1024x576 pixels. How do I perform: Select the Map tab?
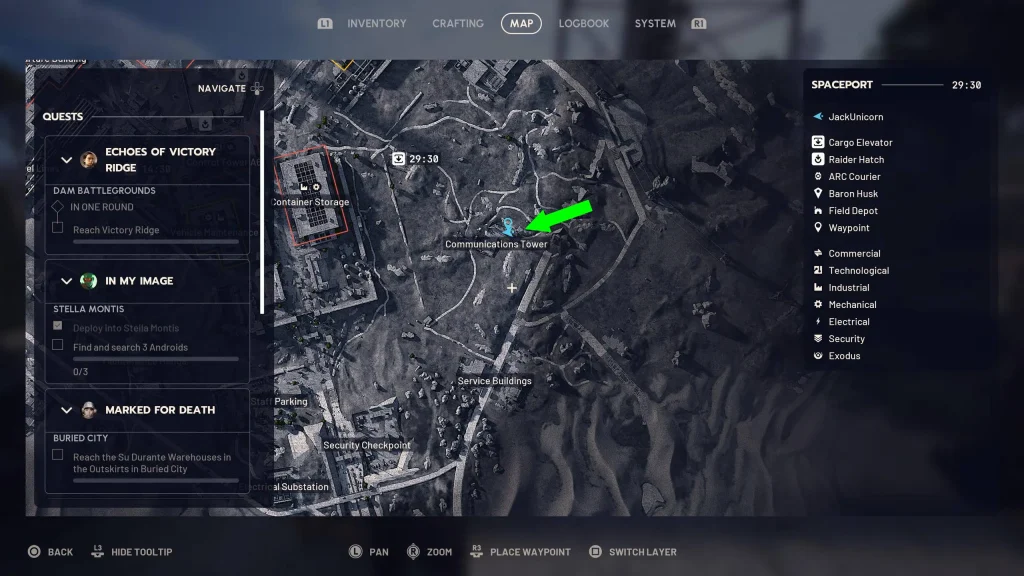click(521, 23)
